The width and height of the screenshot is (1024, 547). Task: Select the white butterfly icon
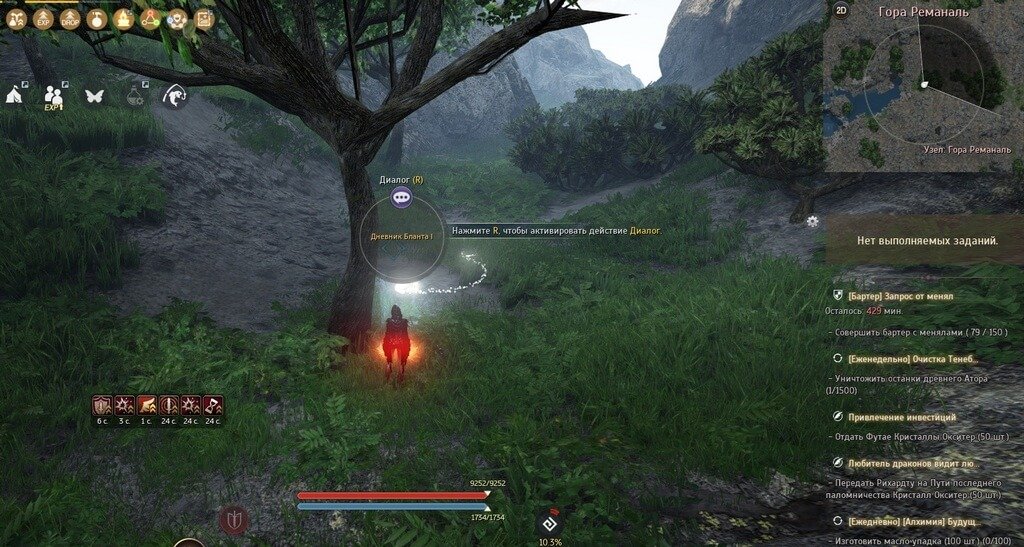tap(95, 96)
